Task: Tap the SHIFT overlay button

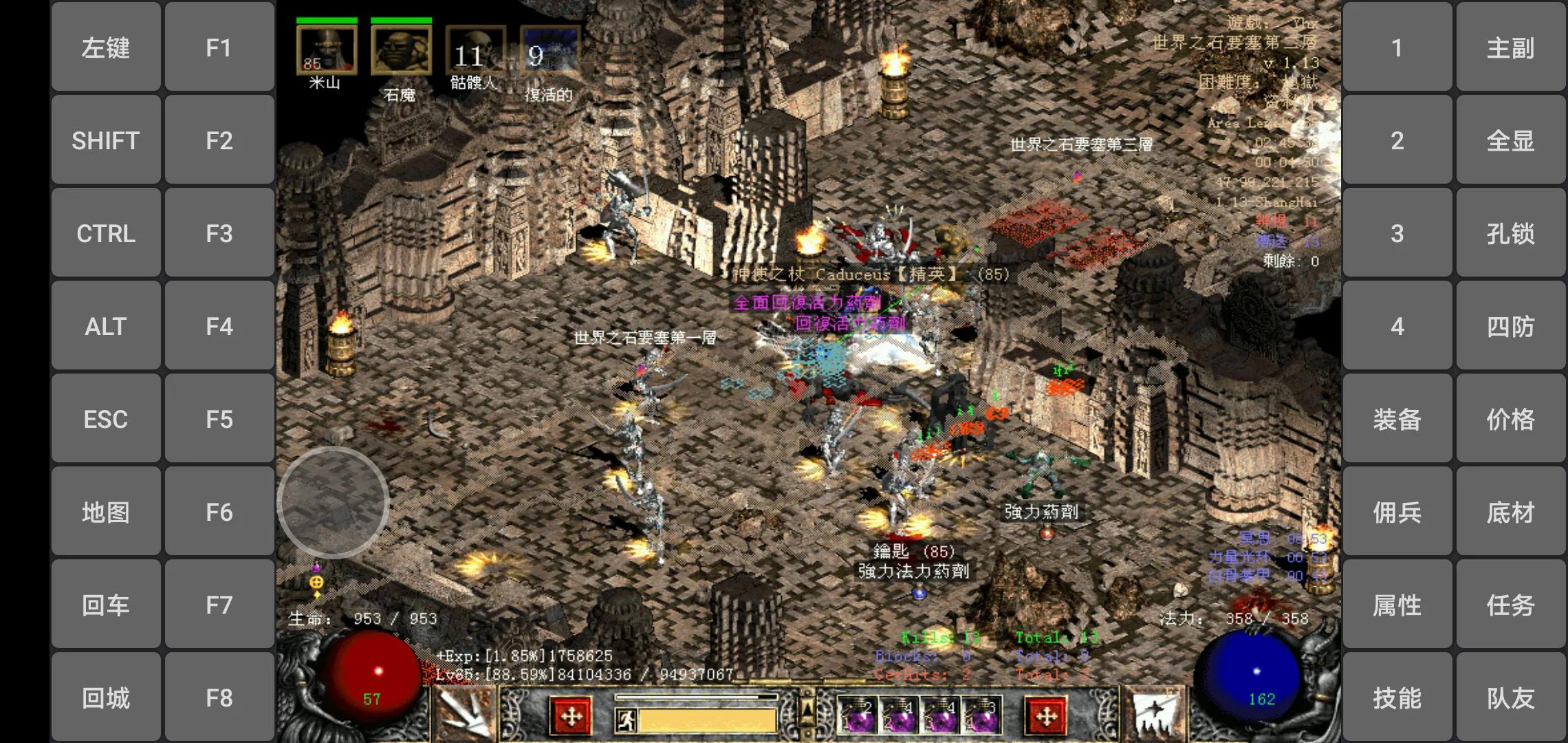Action: tap(106, 140)
